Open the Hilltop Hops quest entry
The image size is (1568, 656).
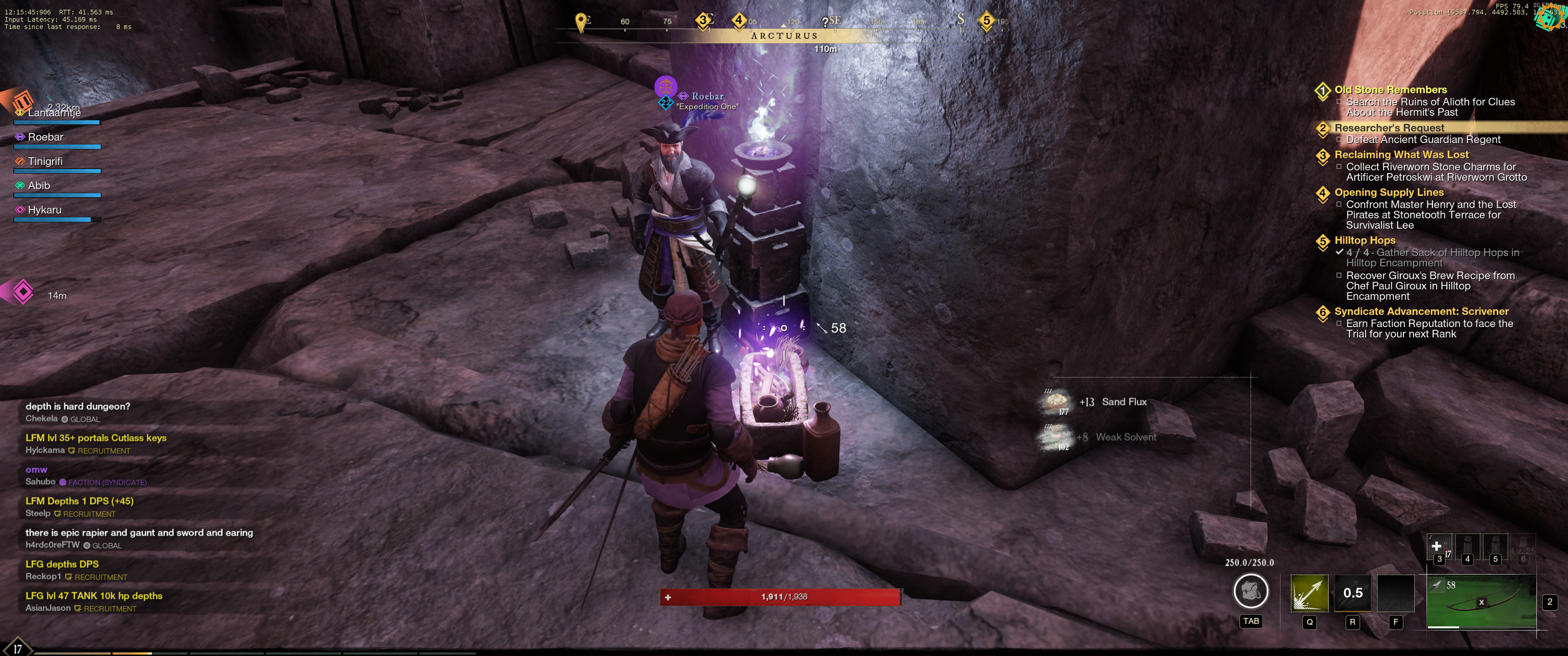click(1365, 241)
